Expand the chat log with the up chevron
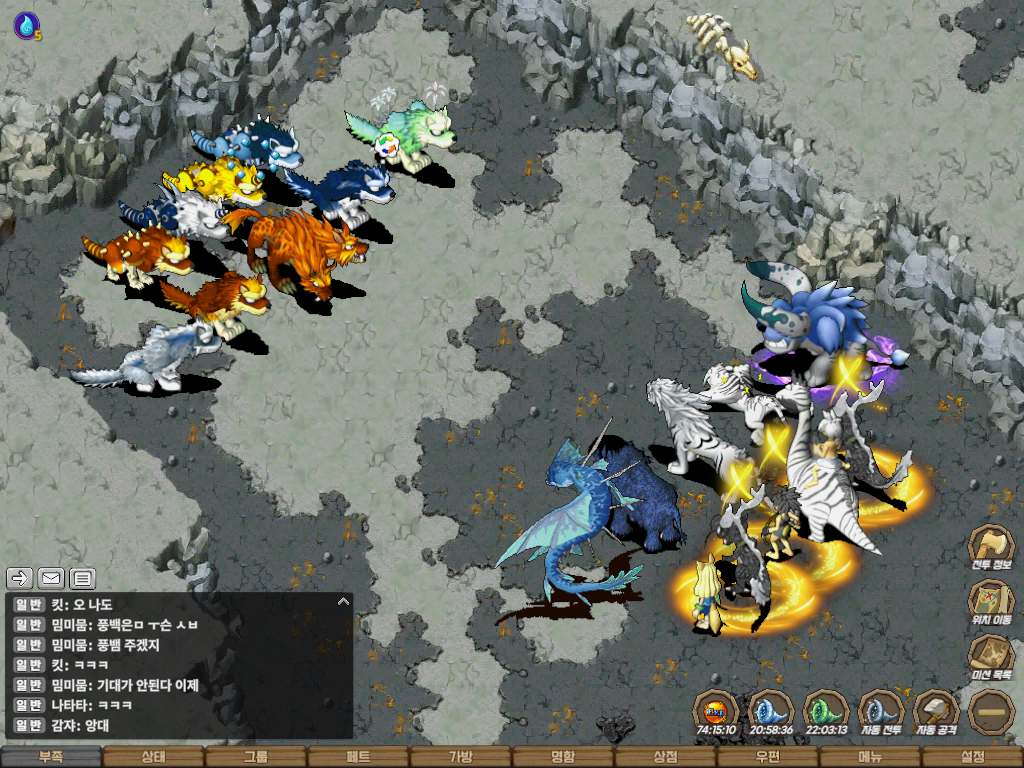1024x768 pixels. (343, 602)
